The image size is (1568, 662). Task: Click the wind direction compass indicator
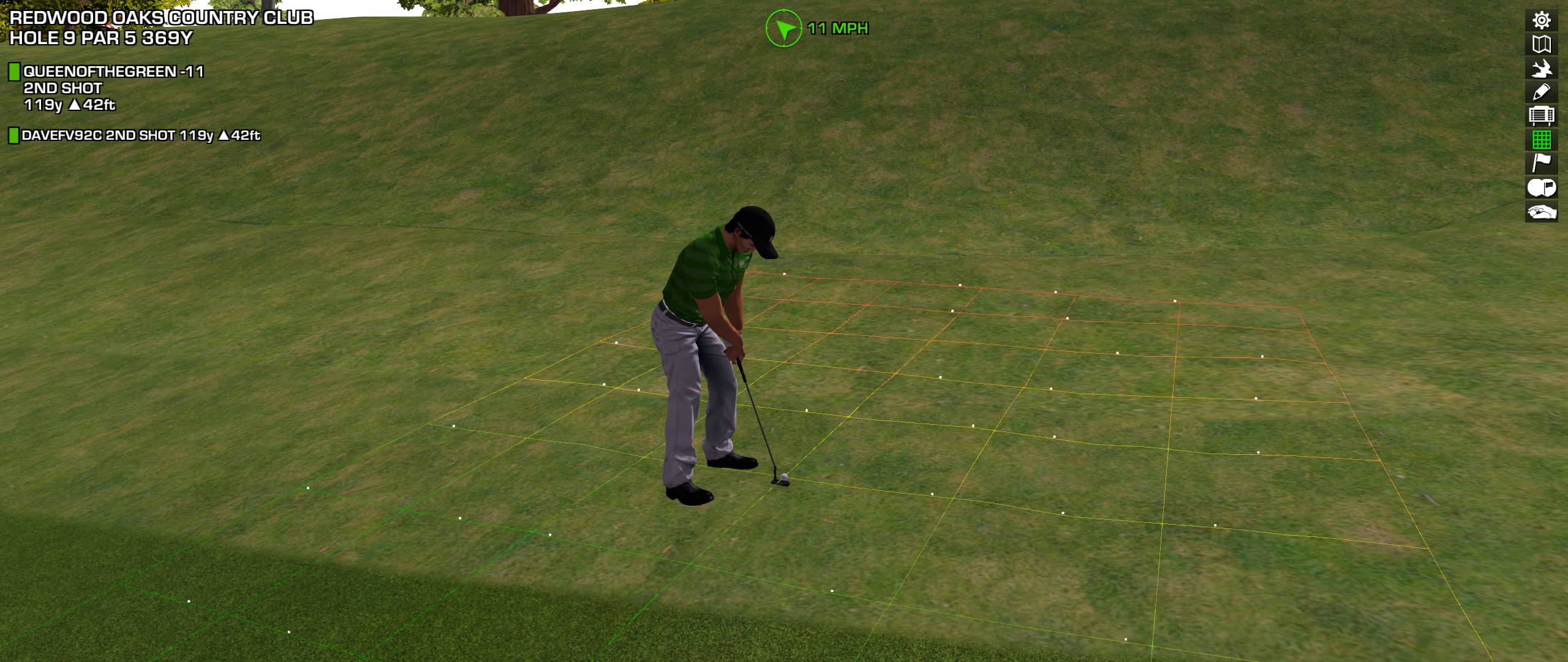click(x=783, y=28)
